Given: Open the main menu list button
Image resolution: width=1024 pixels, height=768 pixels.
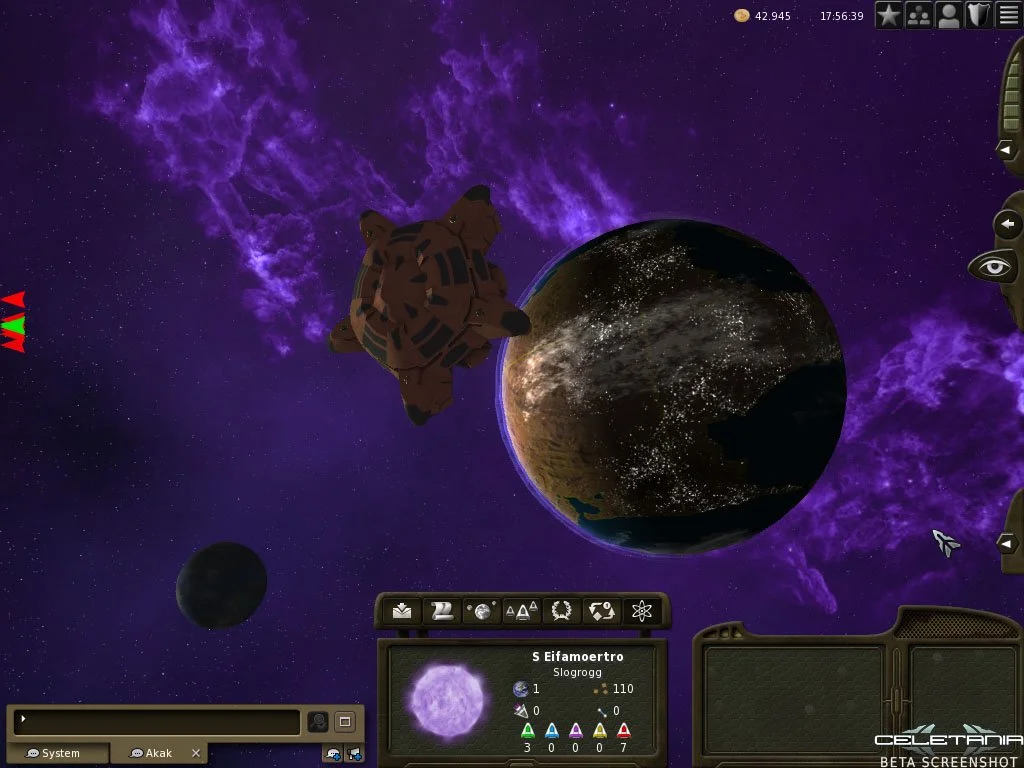Looking at the screenshot, I should (x=1009, y=15).
